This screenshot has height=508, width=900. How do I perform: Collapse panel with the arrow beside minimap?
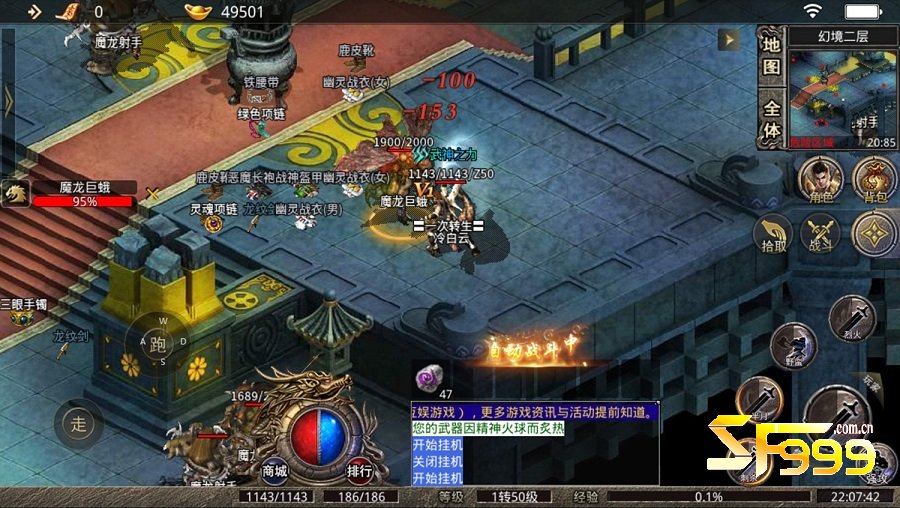(x=732, y=39)
